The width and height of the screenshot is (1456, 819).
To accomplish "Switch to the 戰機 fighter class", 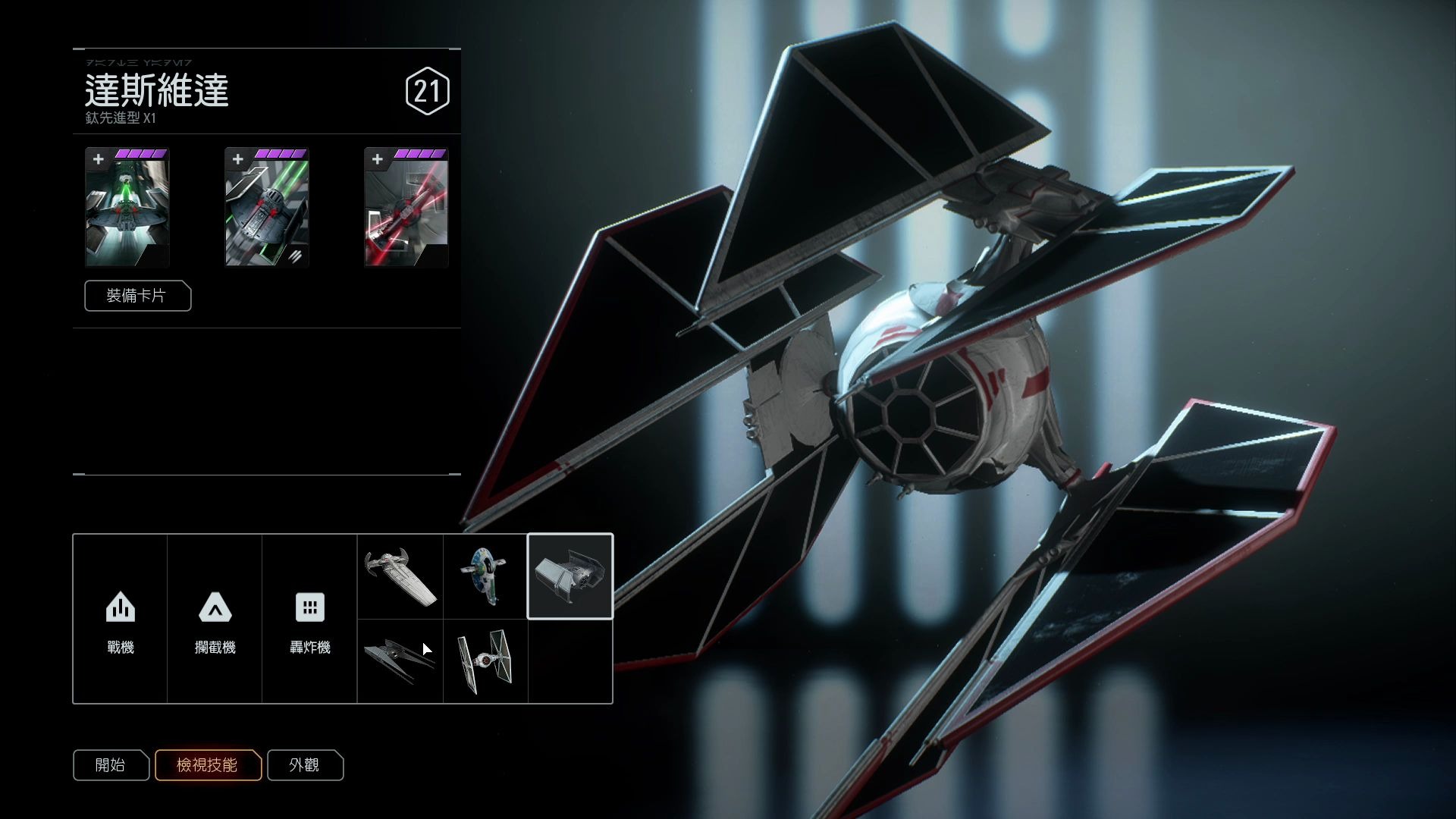I will (x=121, y=620).
